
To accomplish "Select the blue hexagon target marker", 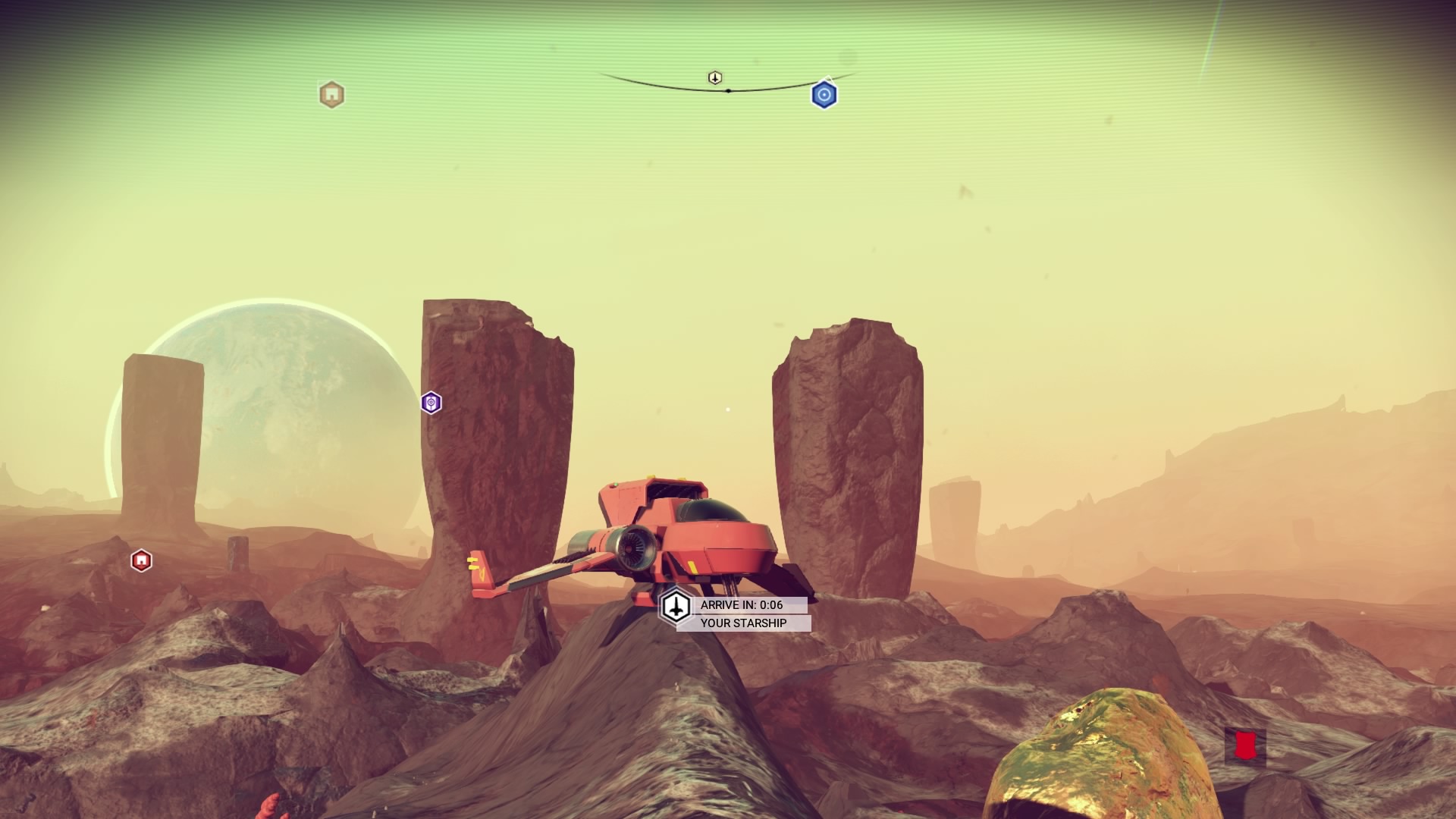I will (824, 95).
